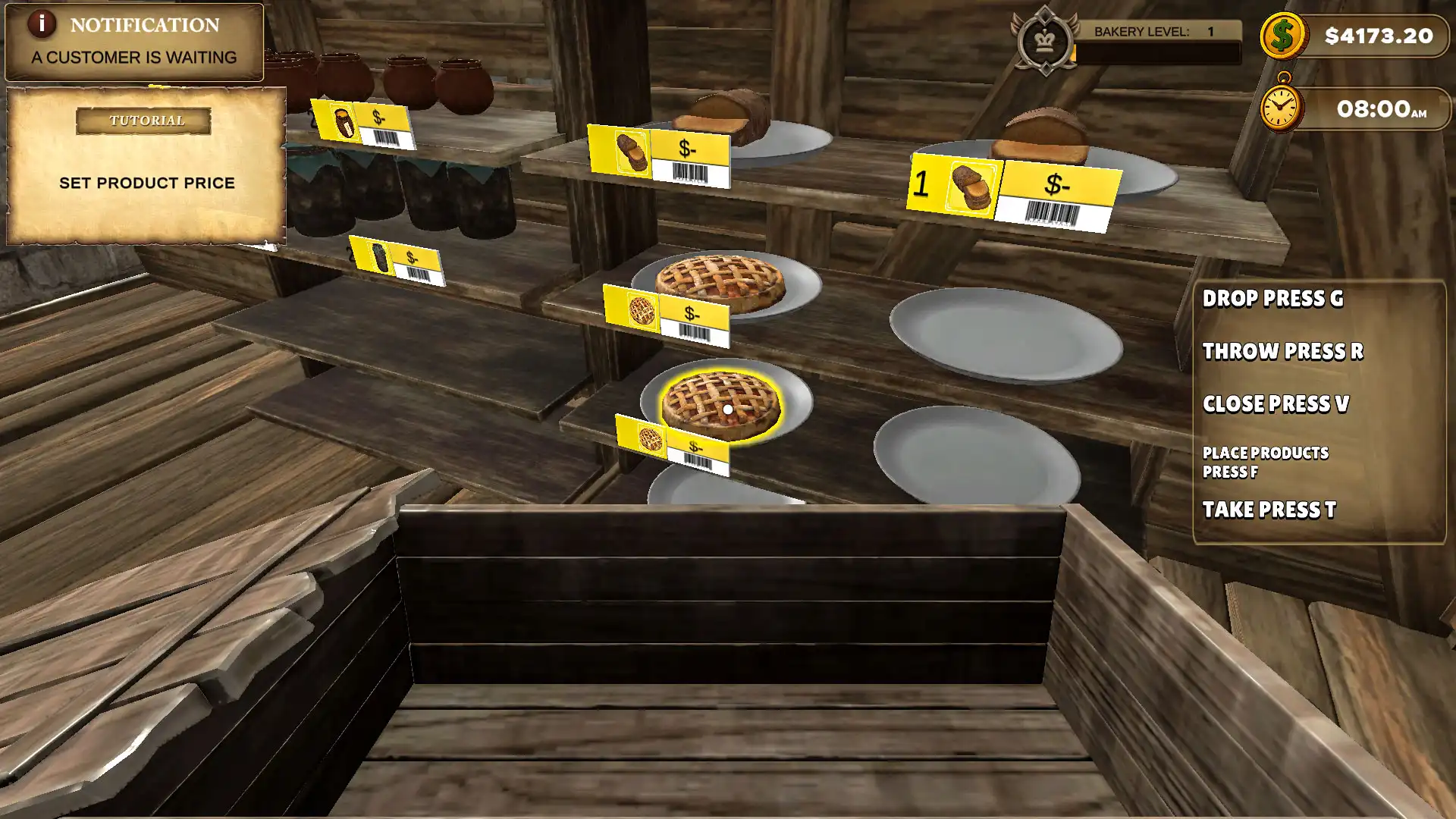Click the bakery level crown badge
1456x819 pixels.
click(1044, 41)
